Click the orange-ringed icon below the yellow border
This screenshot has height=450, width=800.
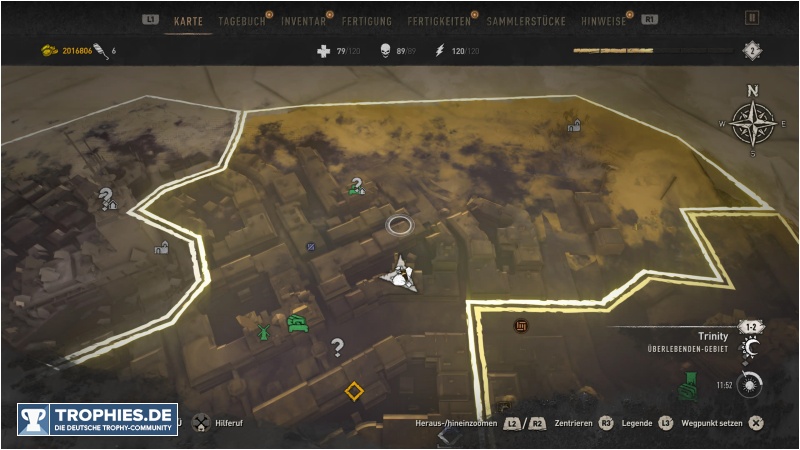(x=520, y=326)
